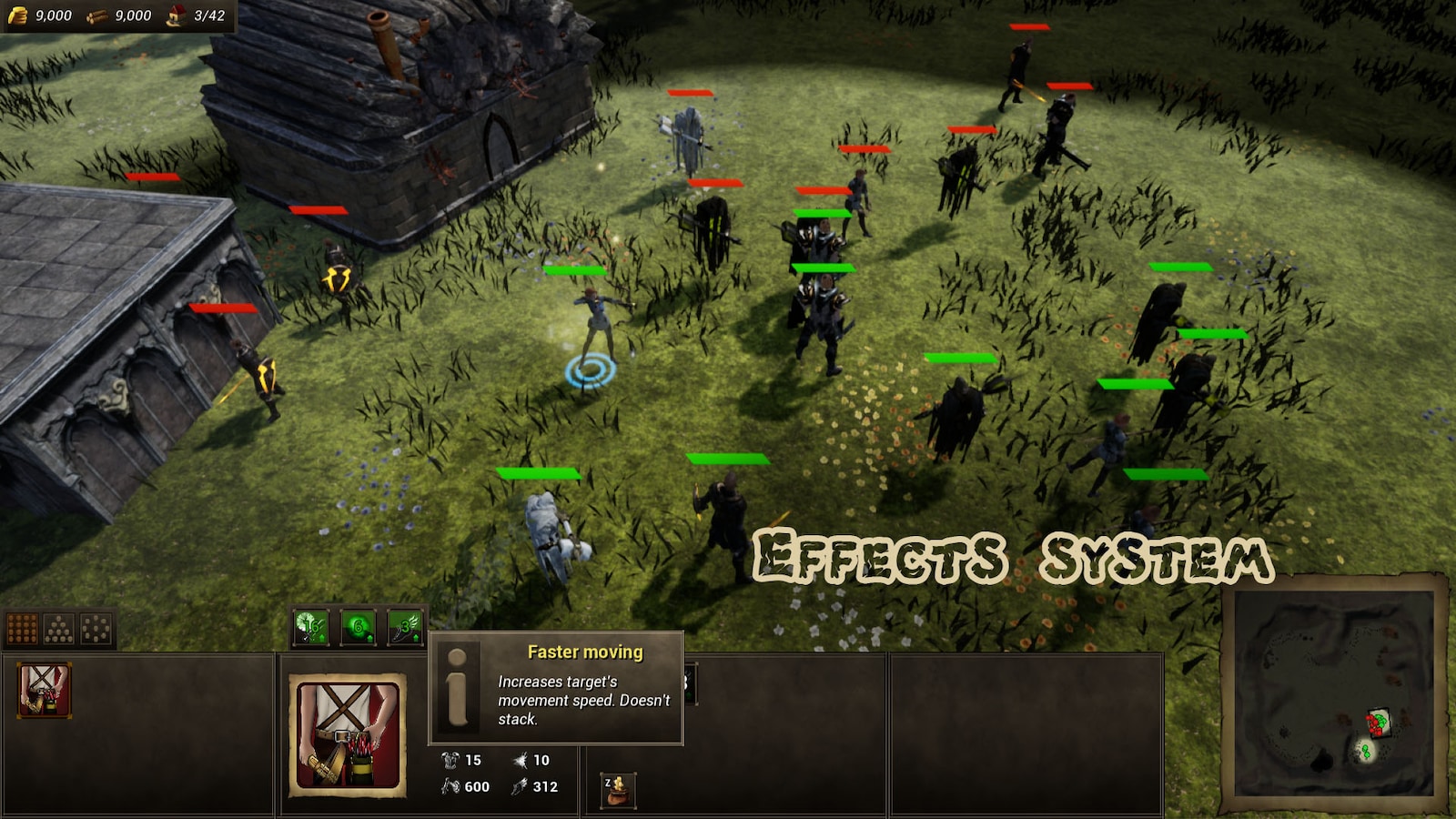Open the pouch item in slot Z

click(619, 790)
